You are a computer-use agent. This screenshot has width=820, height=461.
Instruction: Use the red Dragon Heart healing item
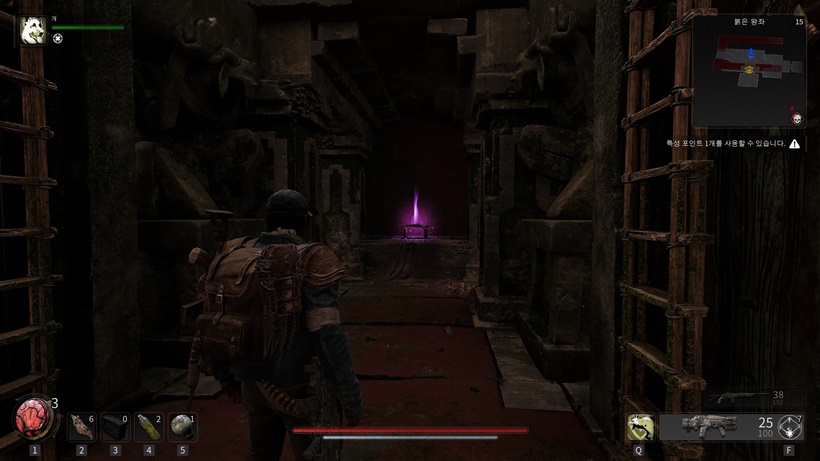pos(33,419)
